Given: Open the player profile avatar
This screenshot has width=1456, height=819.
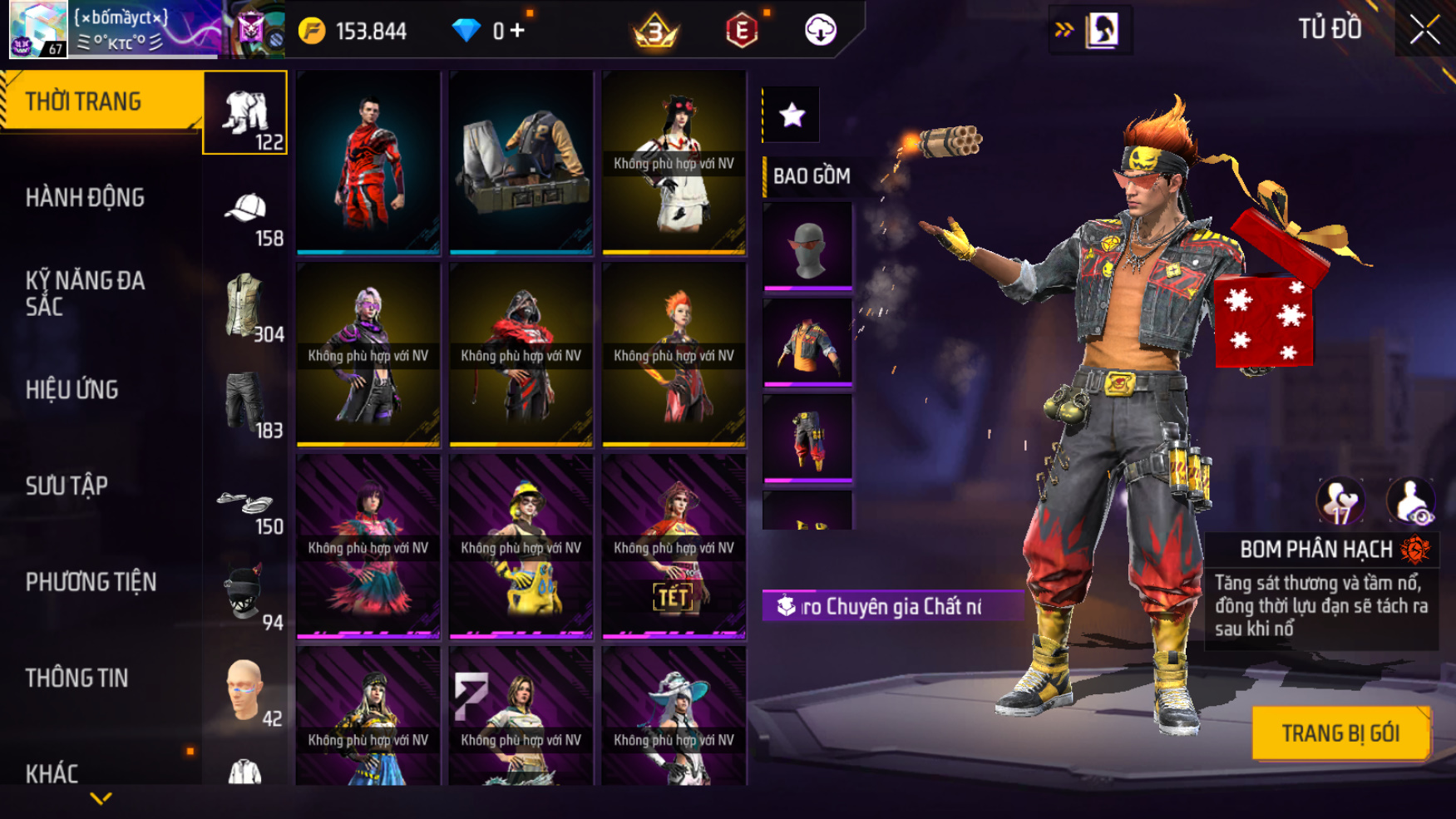Looking at the screenshot, I should coord(37,29).
